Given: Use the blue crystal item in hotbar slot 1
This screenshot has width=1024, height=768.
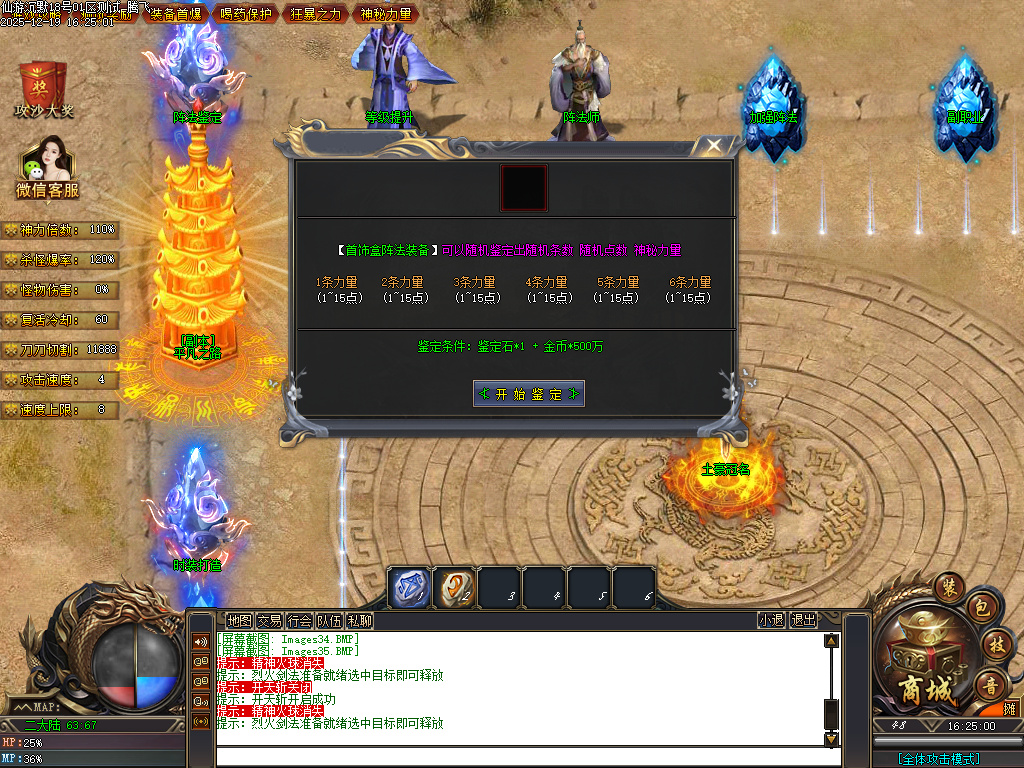Looking at the screenshot, I should coord(409,587).
